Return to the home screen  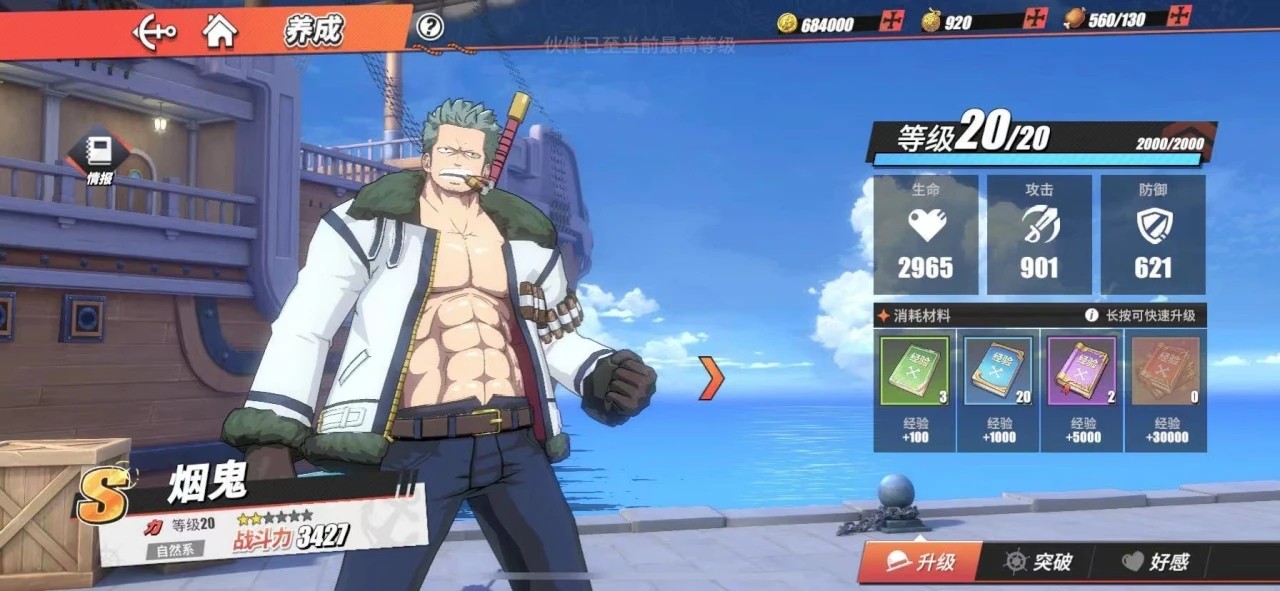(220, 31)
